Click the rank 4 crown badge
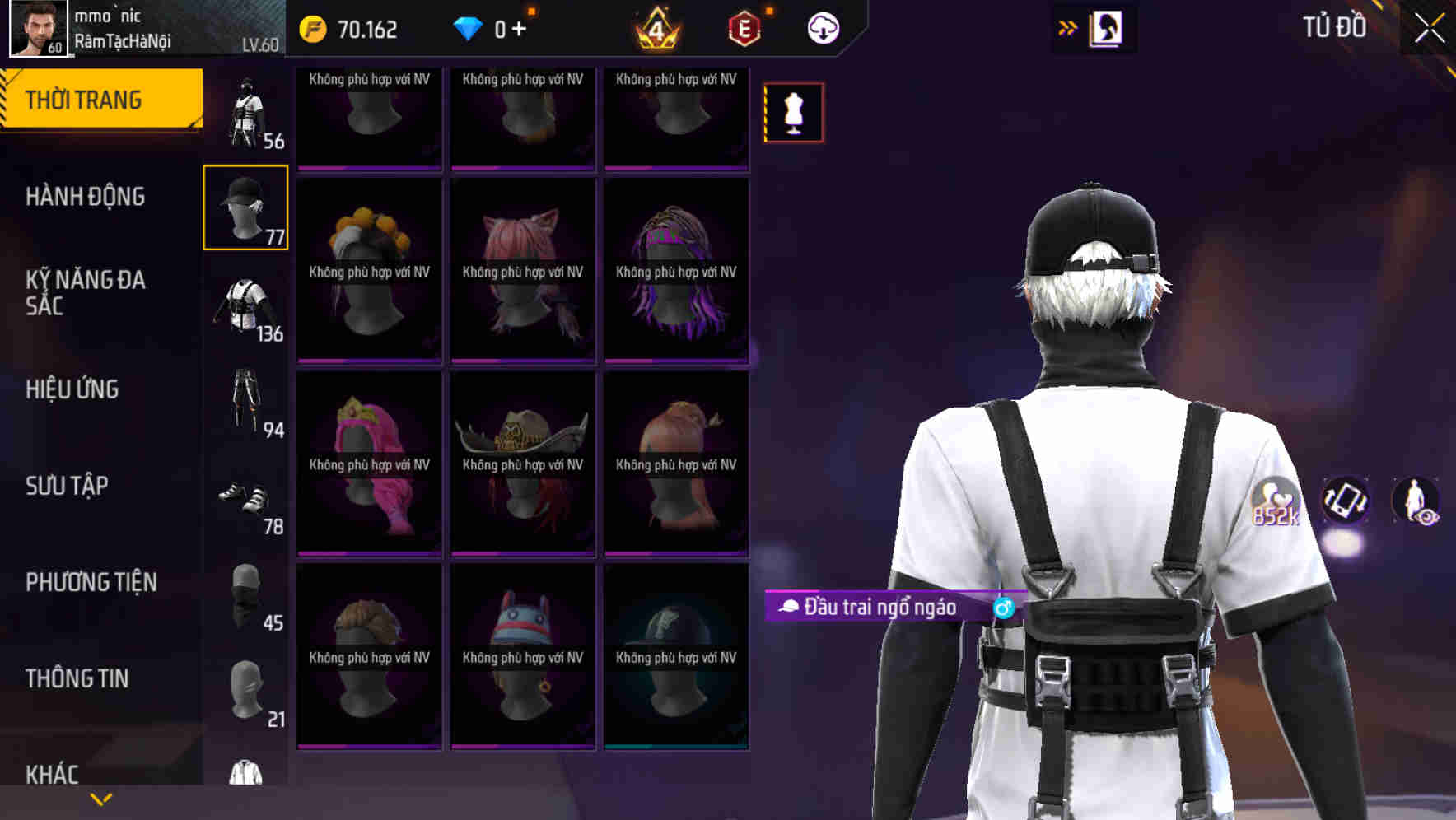This screenshot has height=820, width=1456. pyautogui.click(x=653, y=27)
